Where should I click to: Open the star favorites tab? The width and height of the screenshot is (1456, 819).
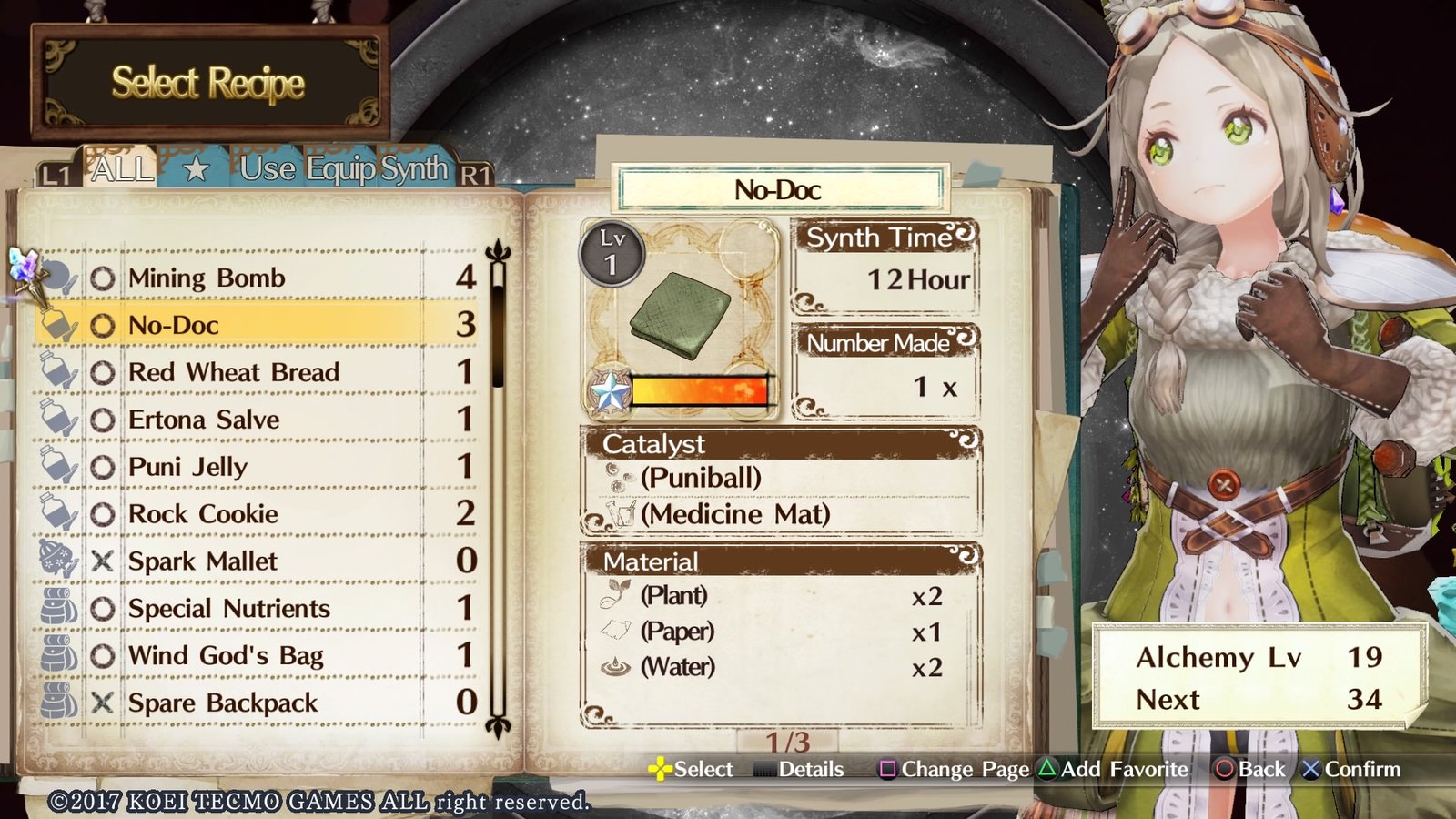(196, 169)
